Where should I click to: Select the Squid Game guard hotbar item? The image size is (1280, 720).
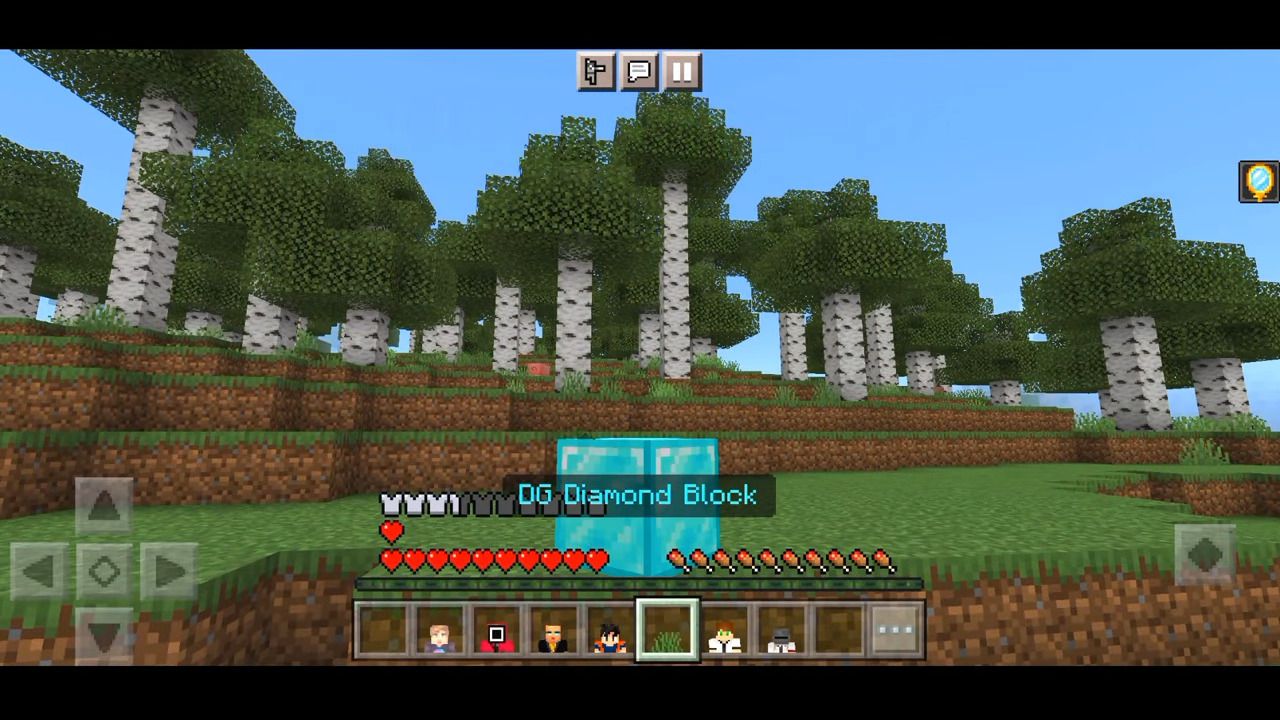(x=498, y=630)
